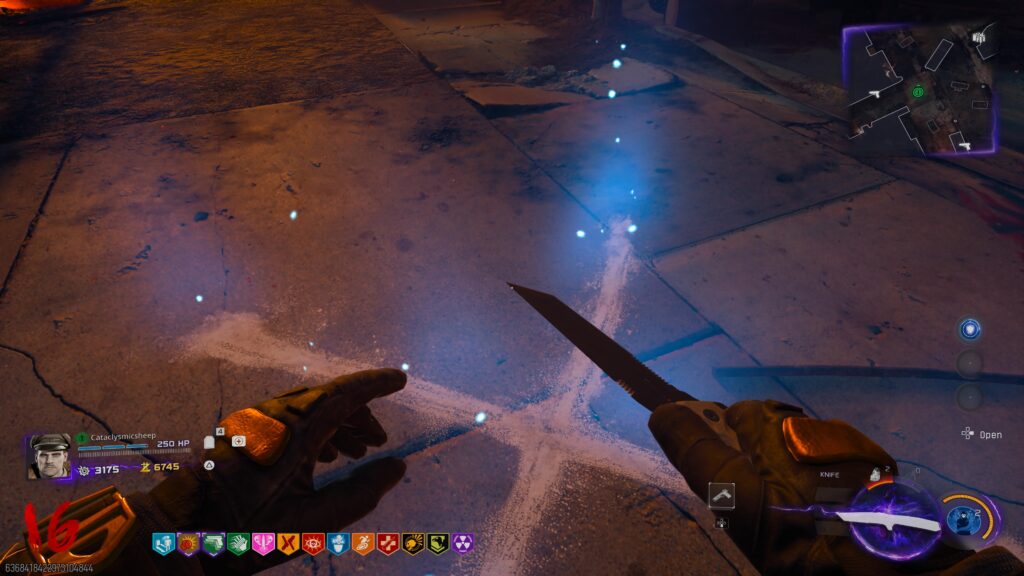
Task: Click the self-revive kit icon
Action: 238,441
